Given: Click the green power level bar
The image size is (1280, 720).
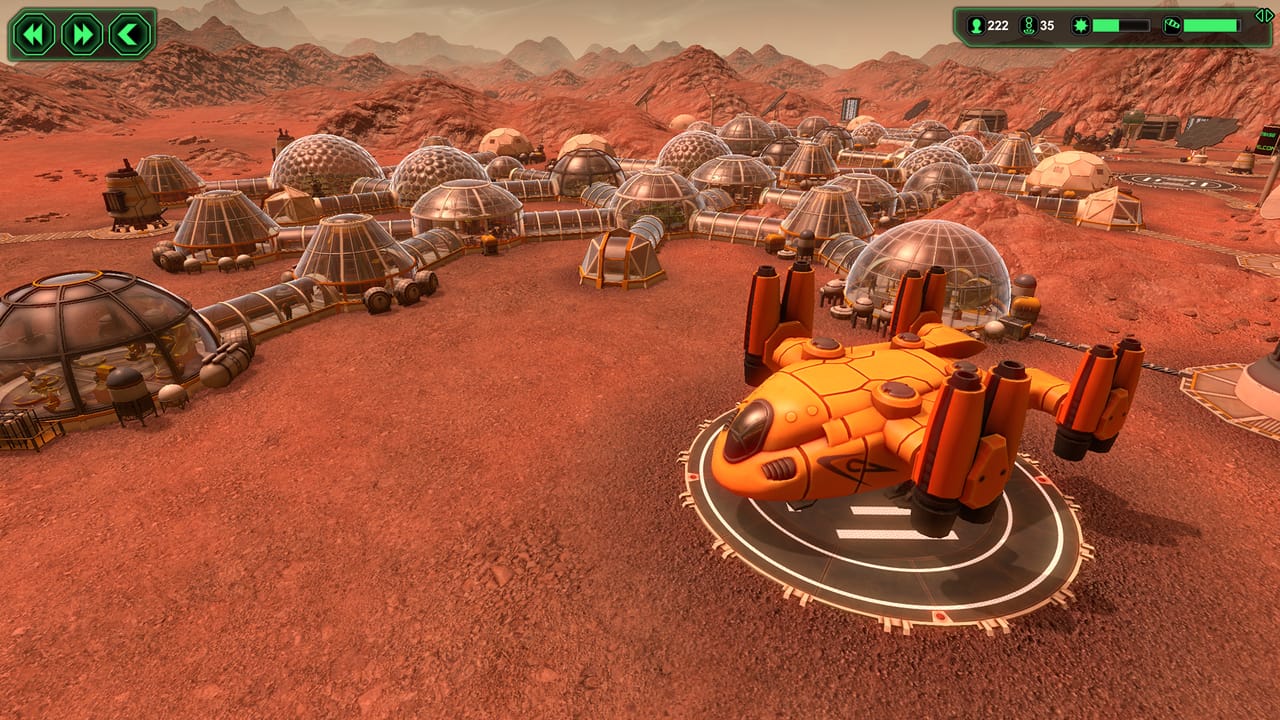Looking at the screenshot, I should point(1120,24).
